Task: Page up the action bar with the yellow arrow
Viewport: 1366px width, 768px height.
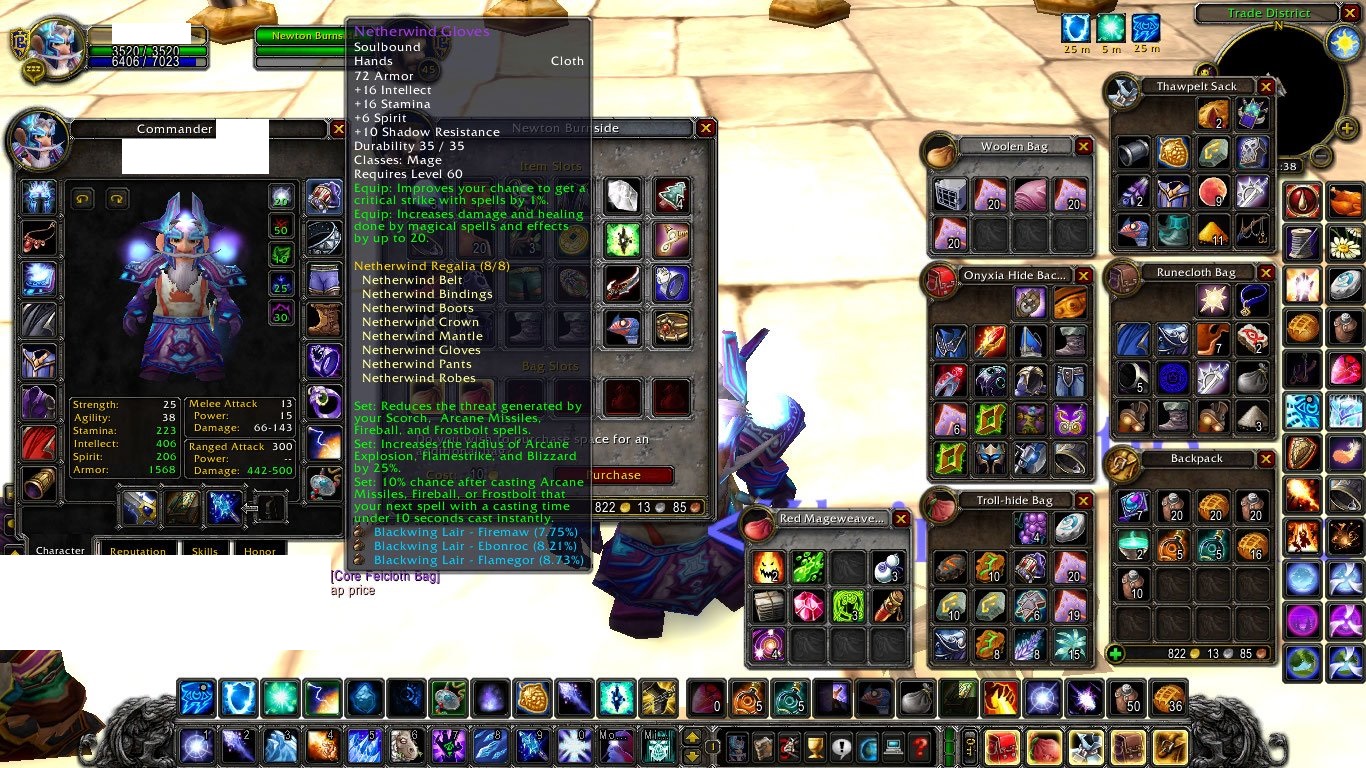Action: click(692, 737)
